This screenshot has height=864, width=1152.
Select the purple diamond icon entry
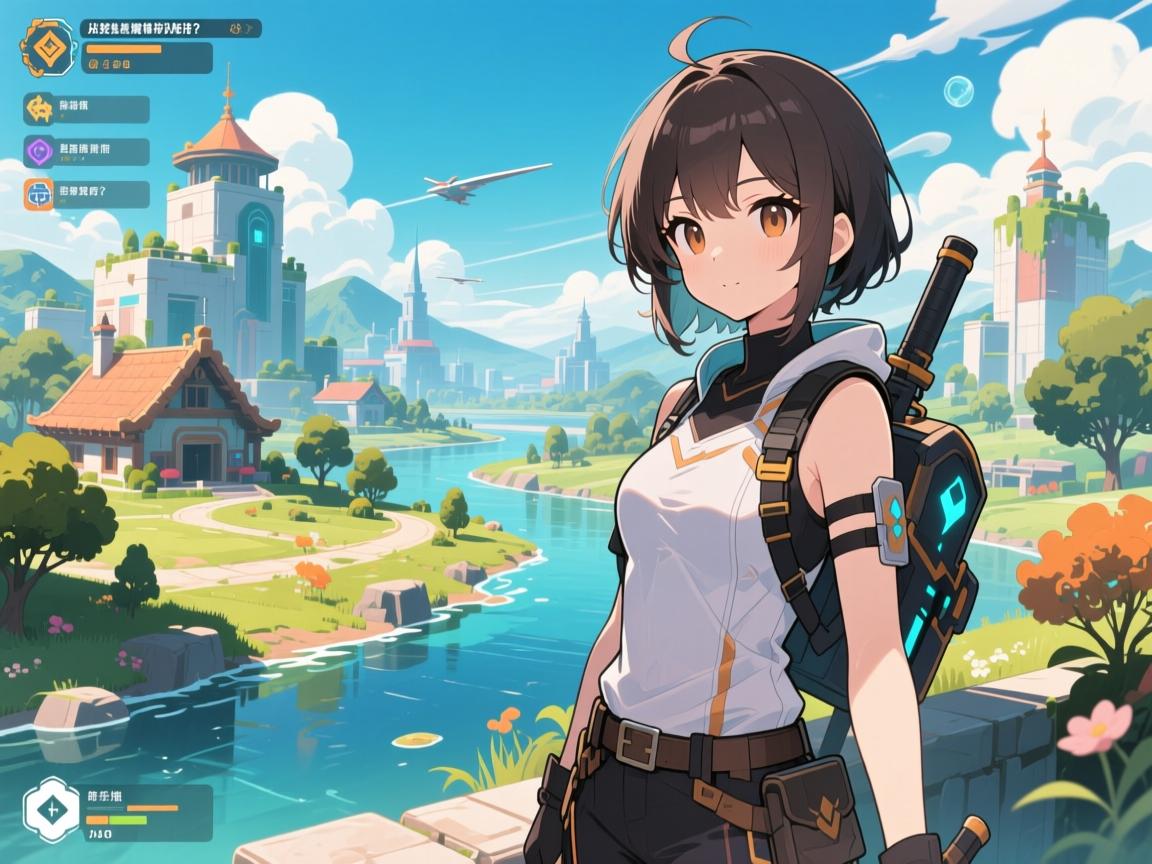pyautogui.click(x=41, y=151)
